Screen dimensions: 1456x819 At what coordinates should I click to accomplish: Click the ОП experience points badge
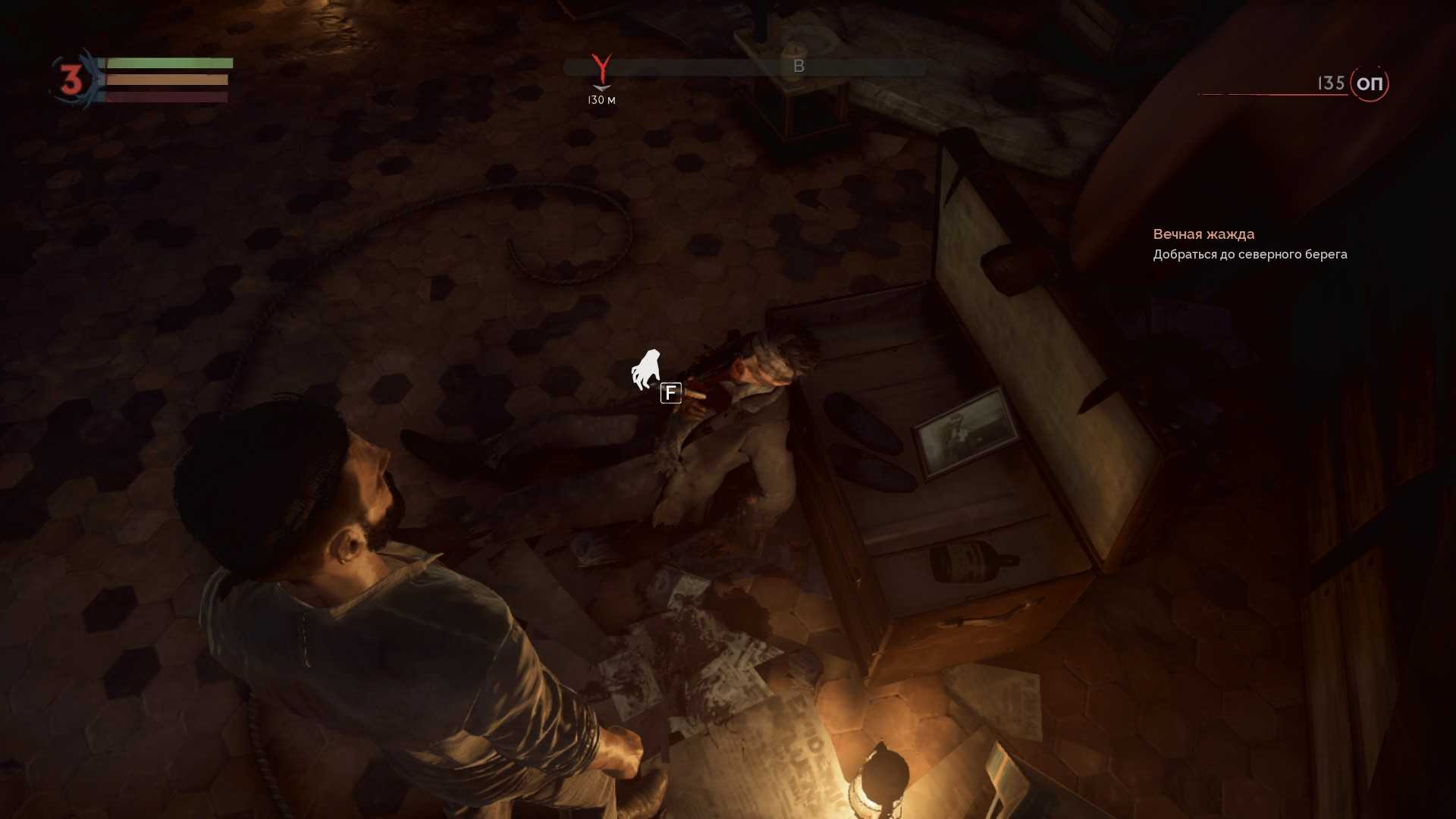(x=1369, y=83)
